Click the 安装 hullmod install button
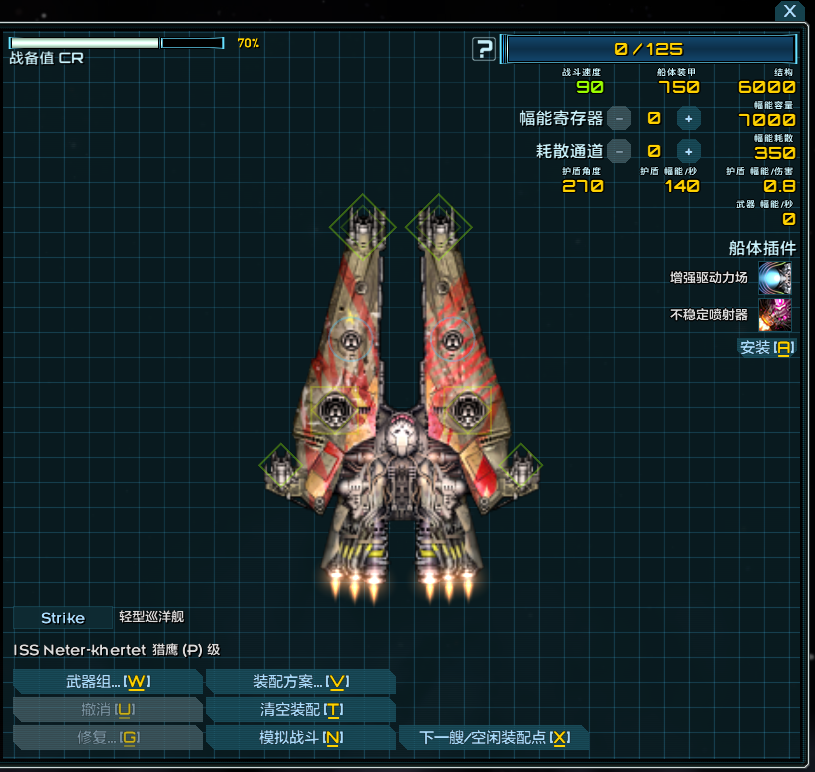Screen dimensions: 815x772 pyautogui.click(x=767, y=347)
